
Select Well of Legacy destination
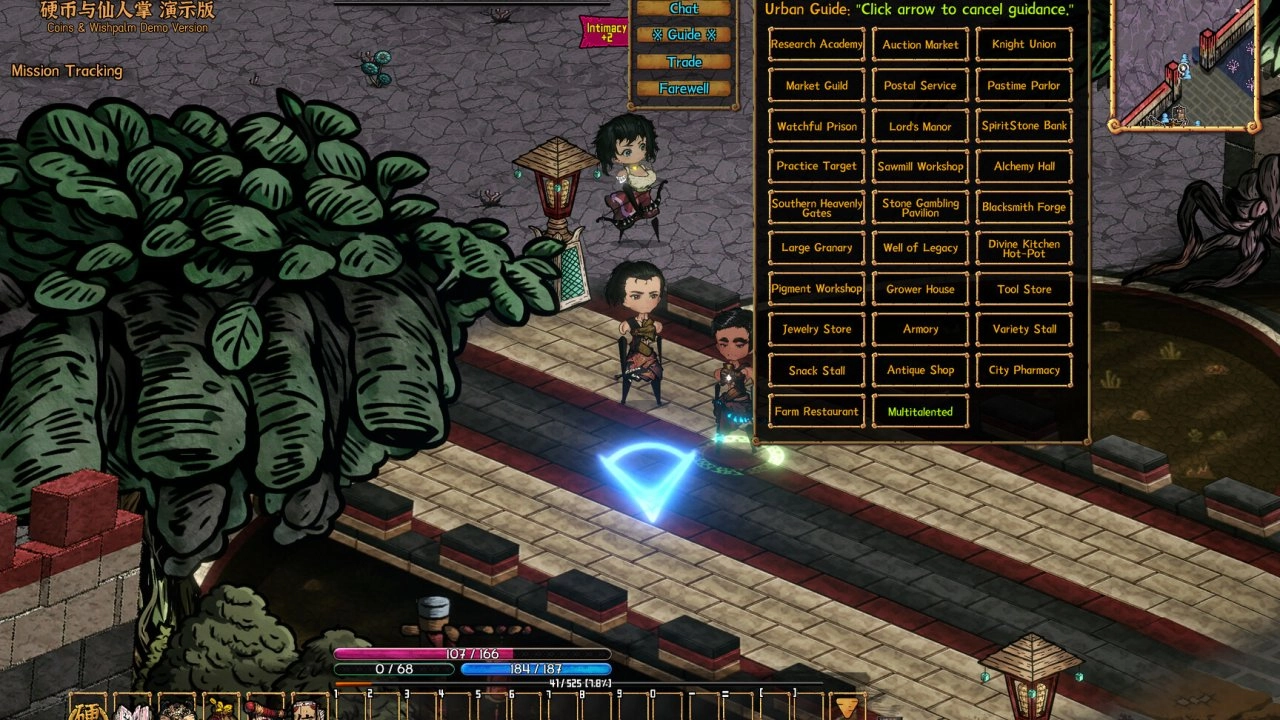920,248
